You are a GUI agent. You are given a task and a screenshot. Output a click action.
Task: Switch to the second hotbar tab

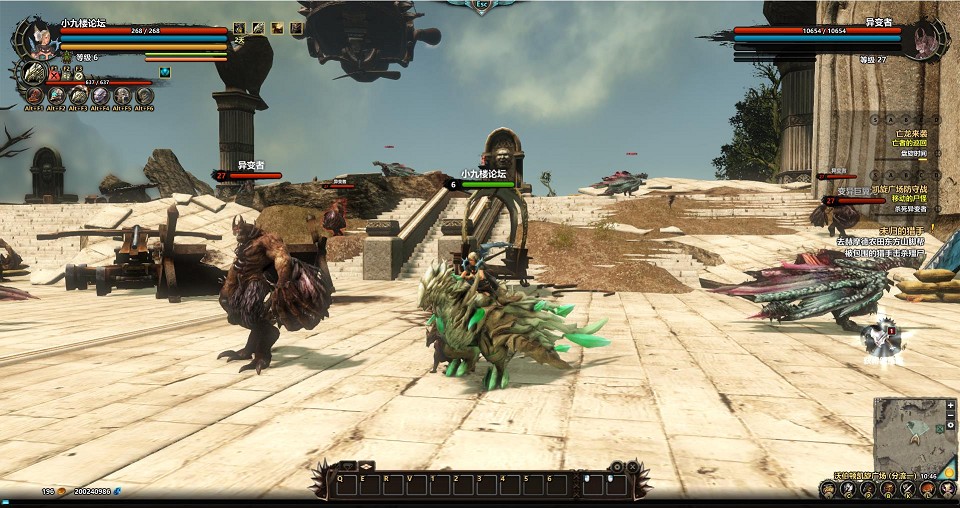[x=367, y=466]
